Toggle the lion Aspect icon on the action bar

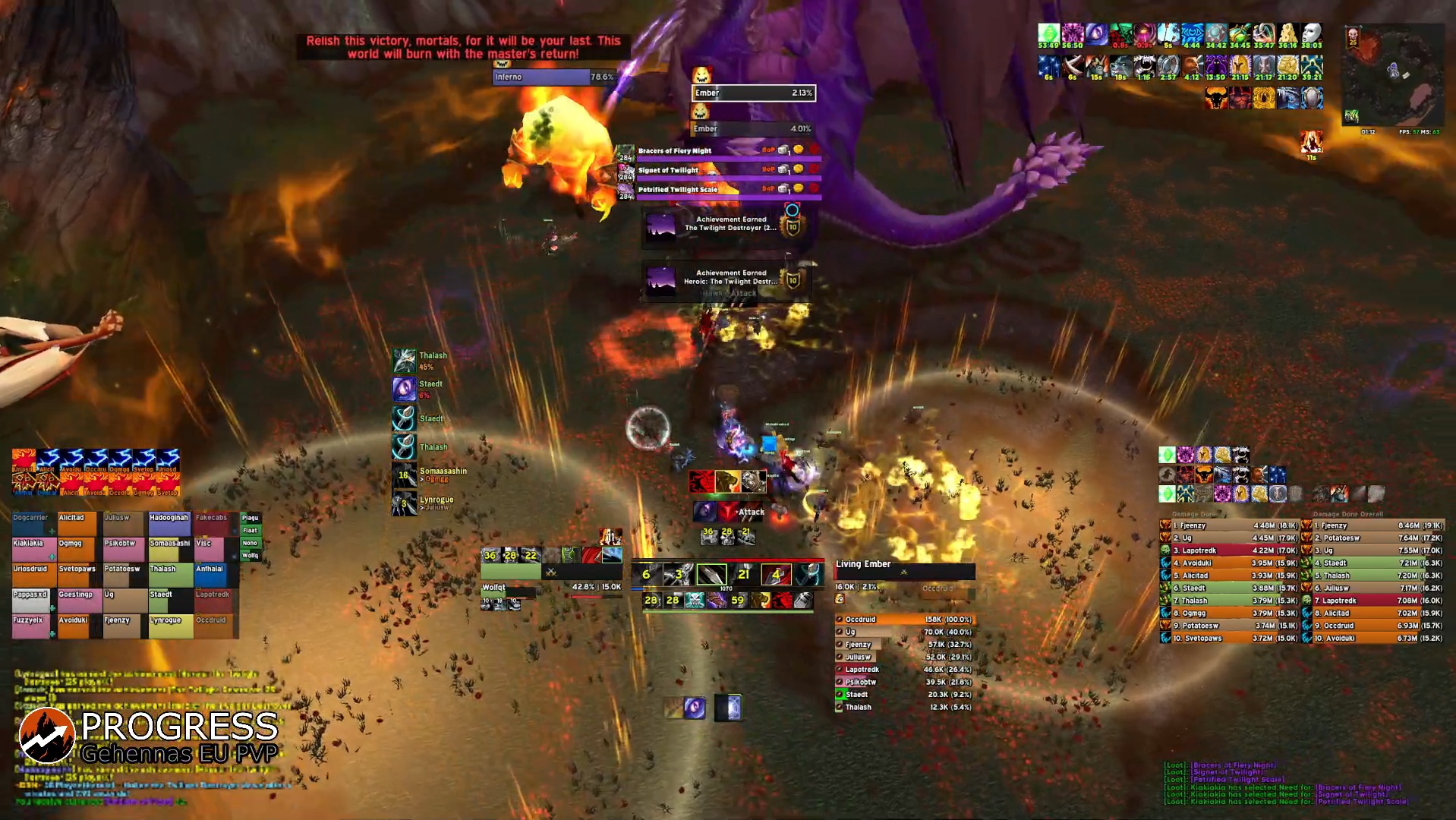(762, 601)
